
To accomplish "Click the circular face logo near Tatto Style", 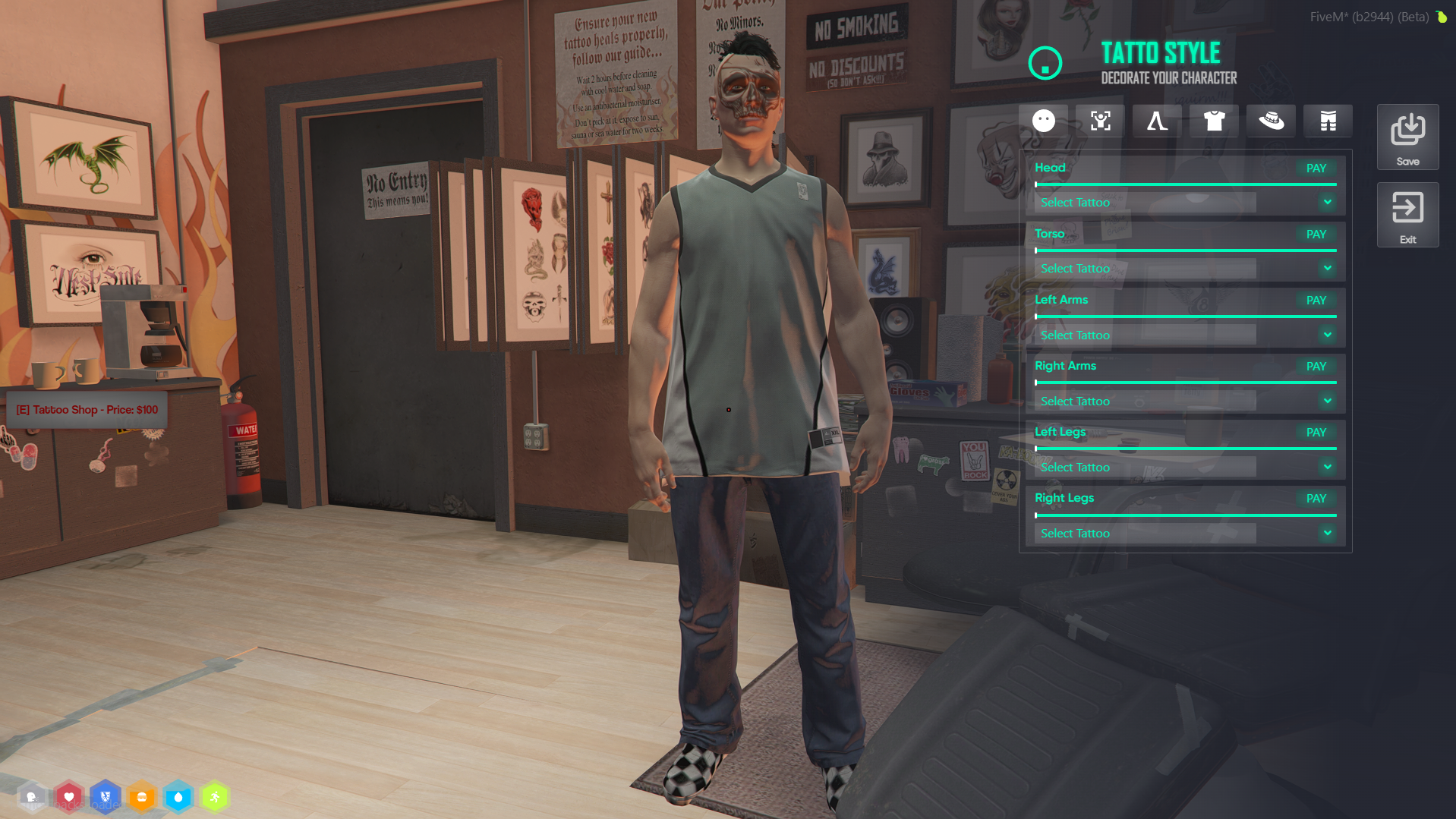I will click(1045, 63).
